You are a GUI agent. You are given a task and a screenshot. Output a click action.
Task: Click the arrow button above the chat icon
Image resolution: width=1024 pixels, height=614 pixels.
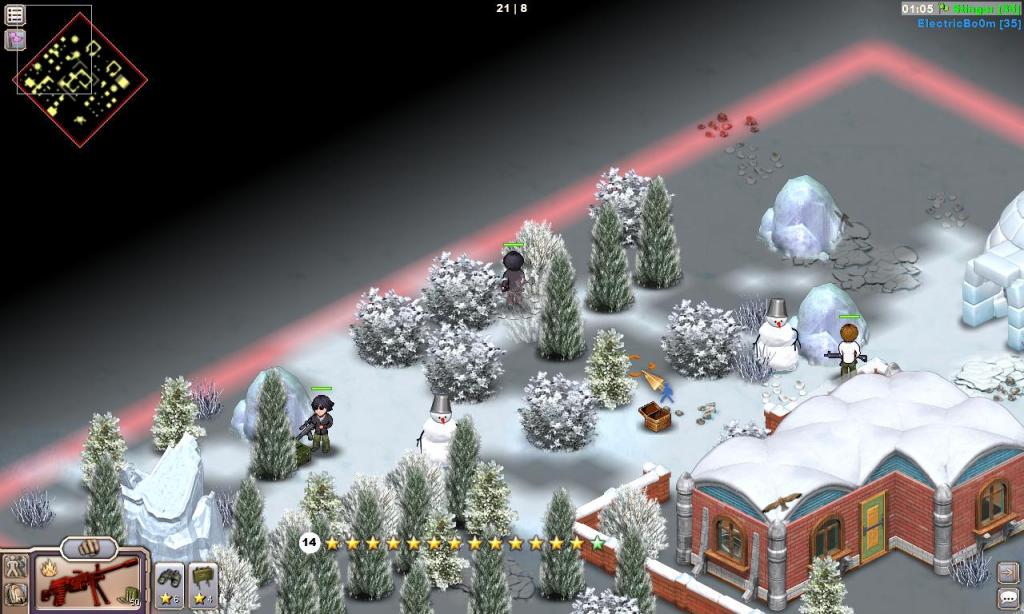1008,573
